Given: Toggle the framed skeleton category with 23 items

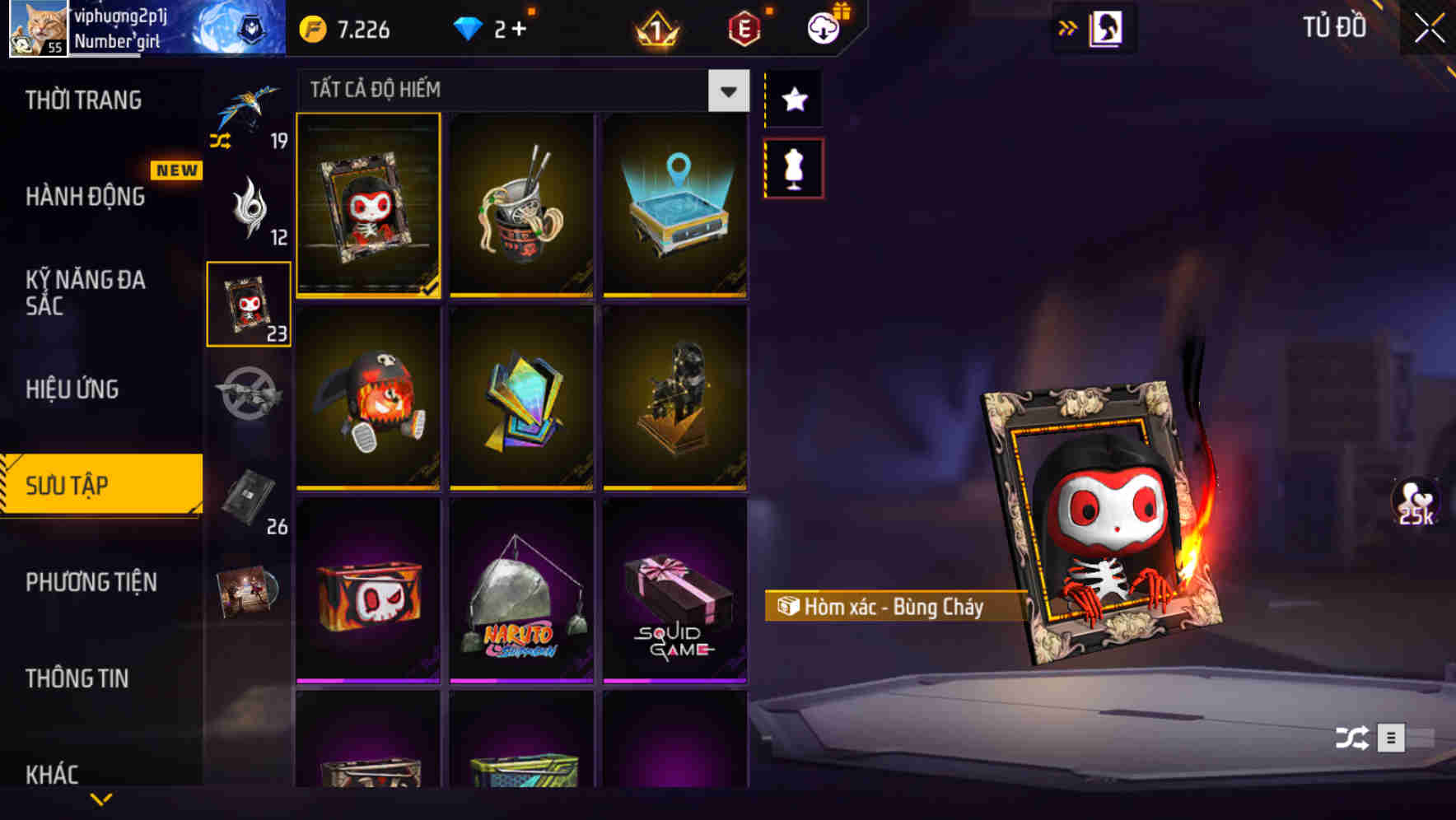Looking at the screenshot, I should (247, 302).
